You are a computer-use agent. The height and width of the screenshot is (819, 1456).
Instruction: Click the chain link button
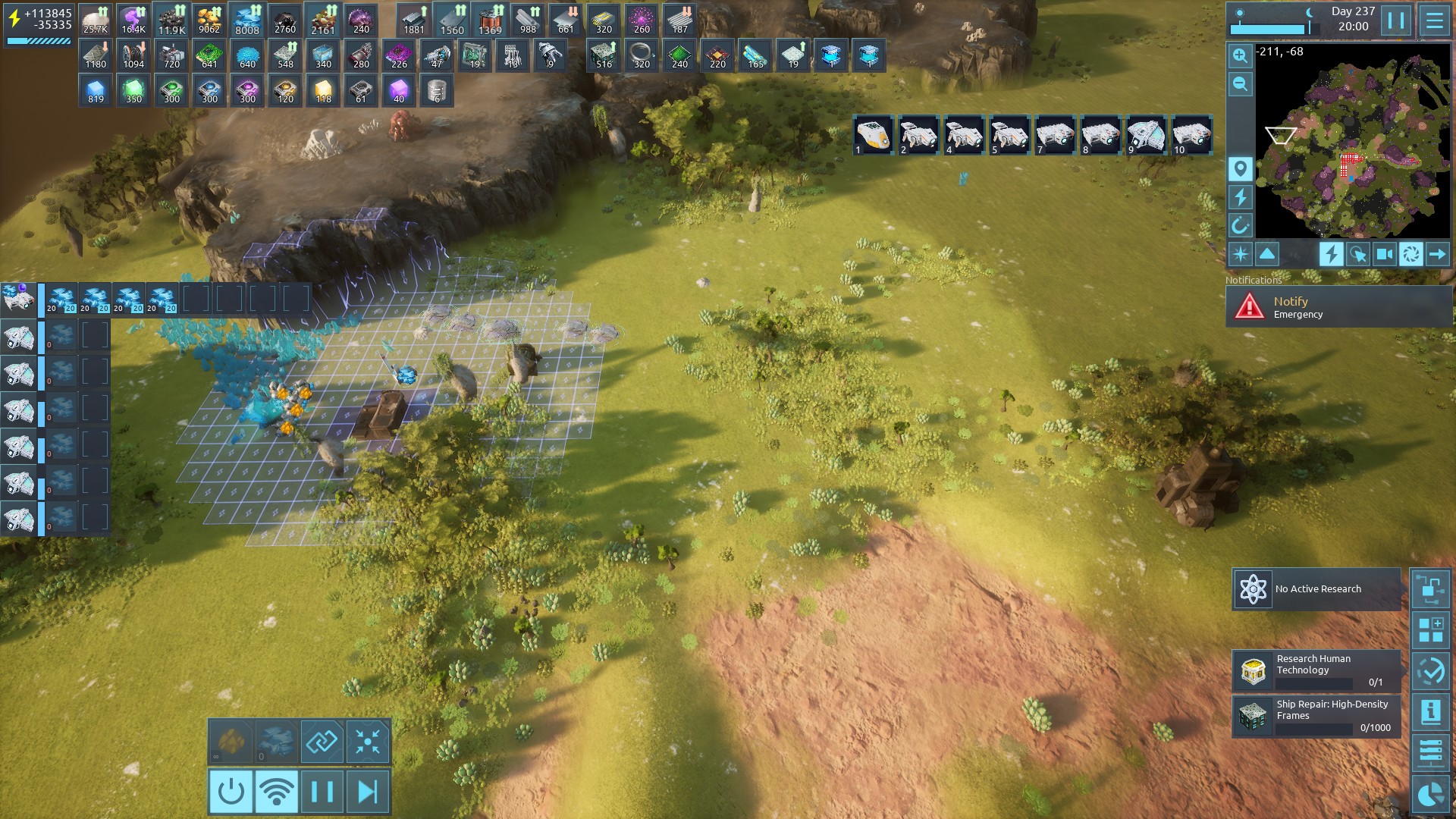click(x=322, y=742)
